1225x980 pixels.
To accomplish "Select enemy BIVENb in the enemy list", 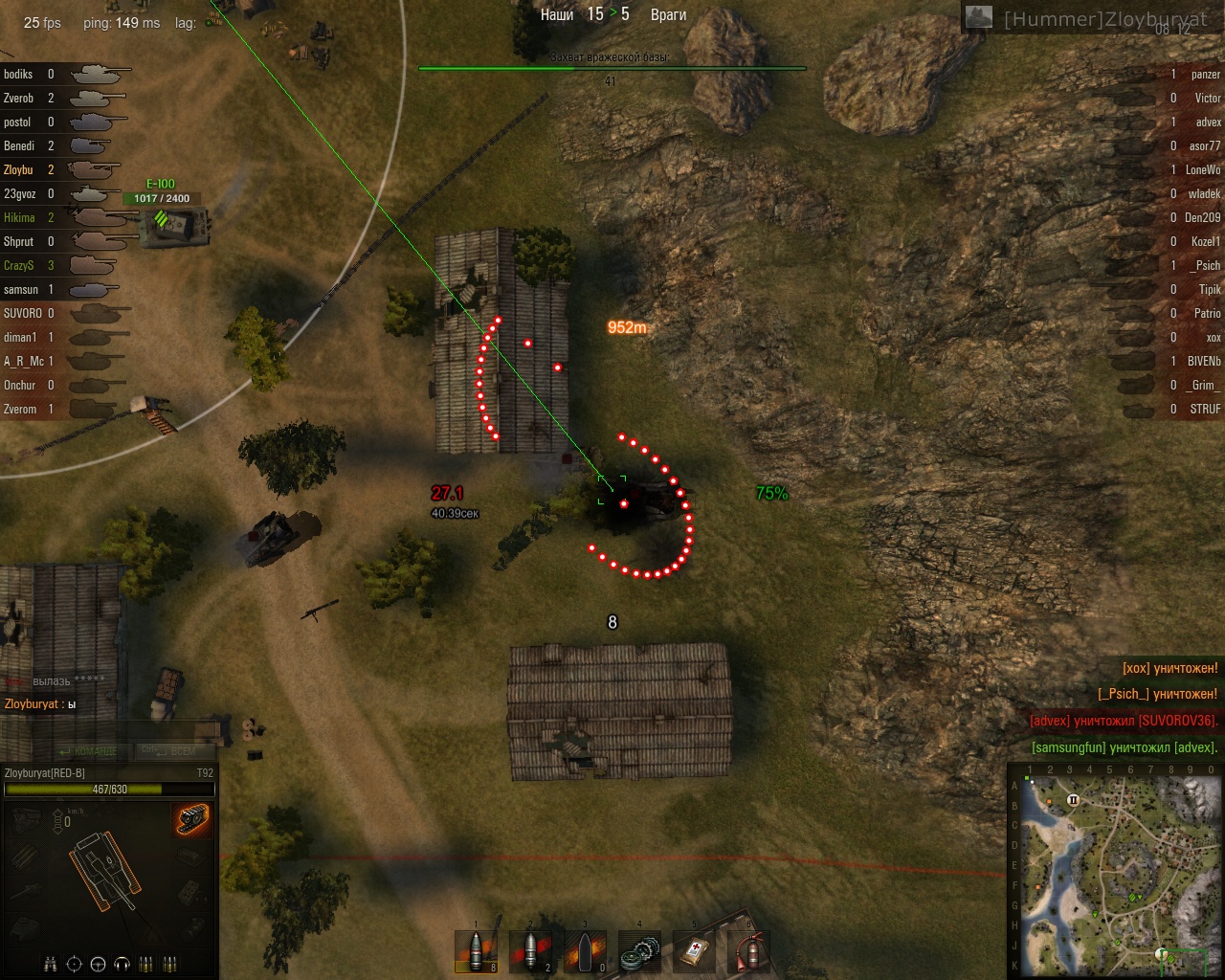I will click(x=1204, y=361).
